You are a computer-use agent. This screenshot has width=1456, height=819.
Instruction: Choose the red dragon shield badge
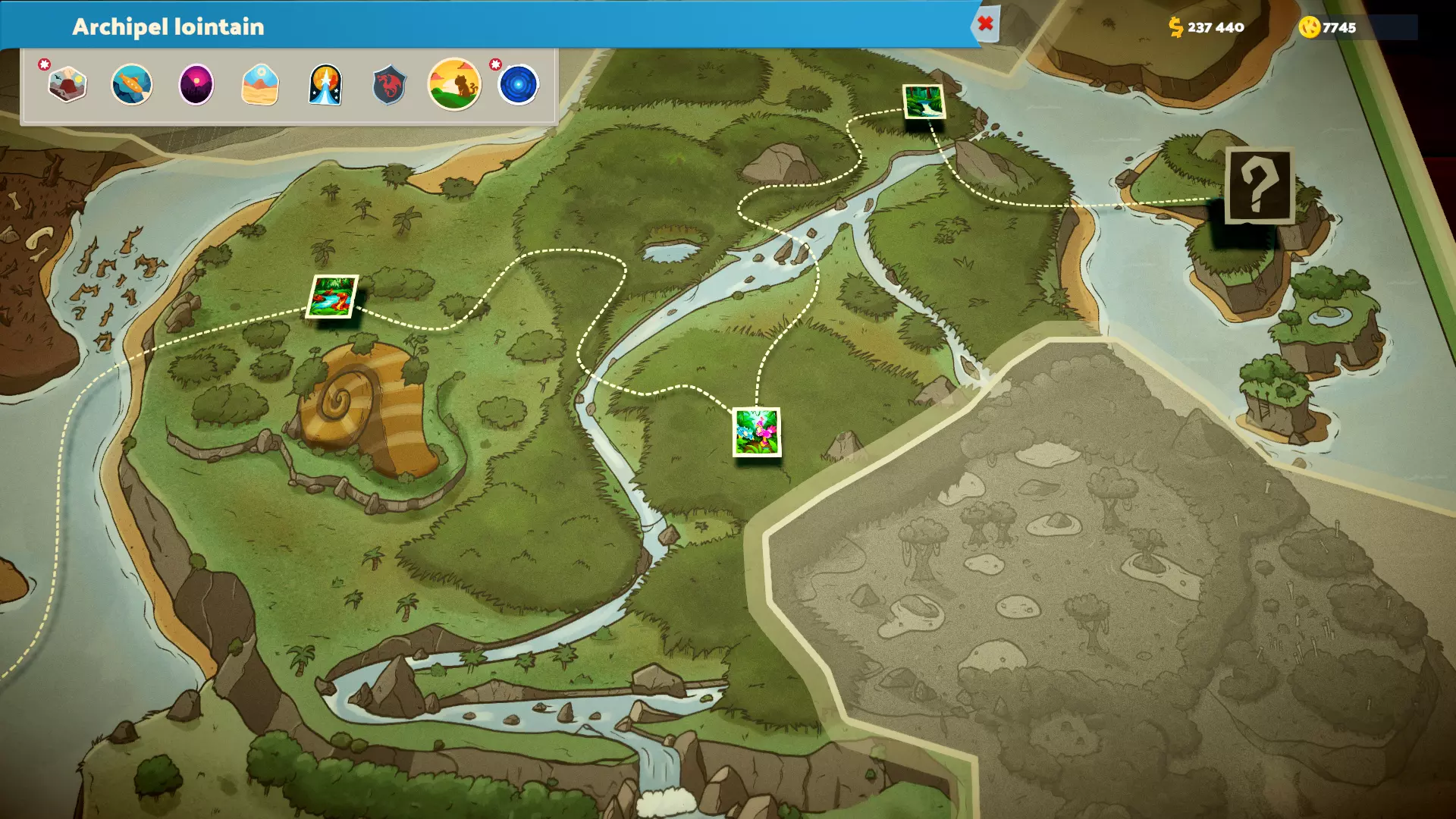pyautogui.click(x=390, y=84)
